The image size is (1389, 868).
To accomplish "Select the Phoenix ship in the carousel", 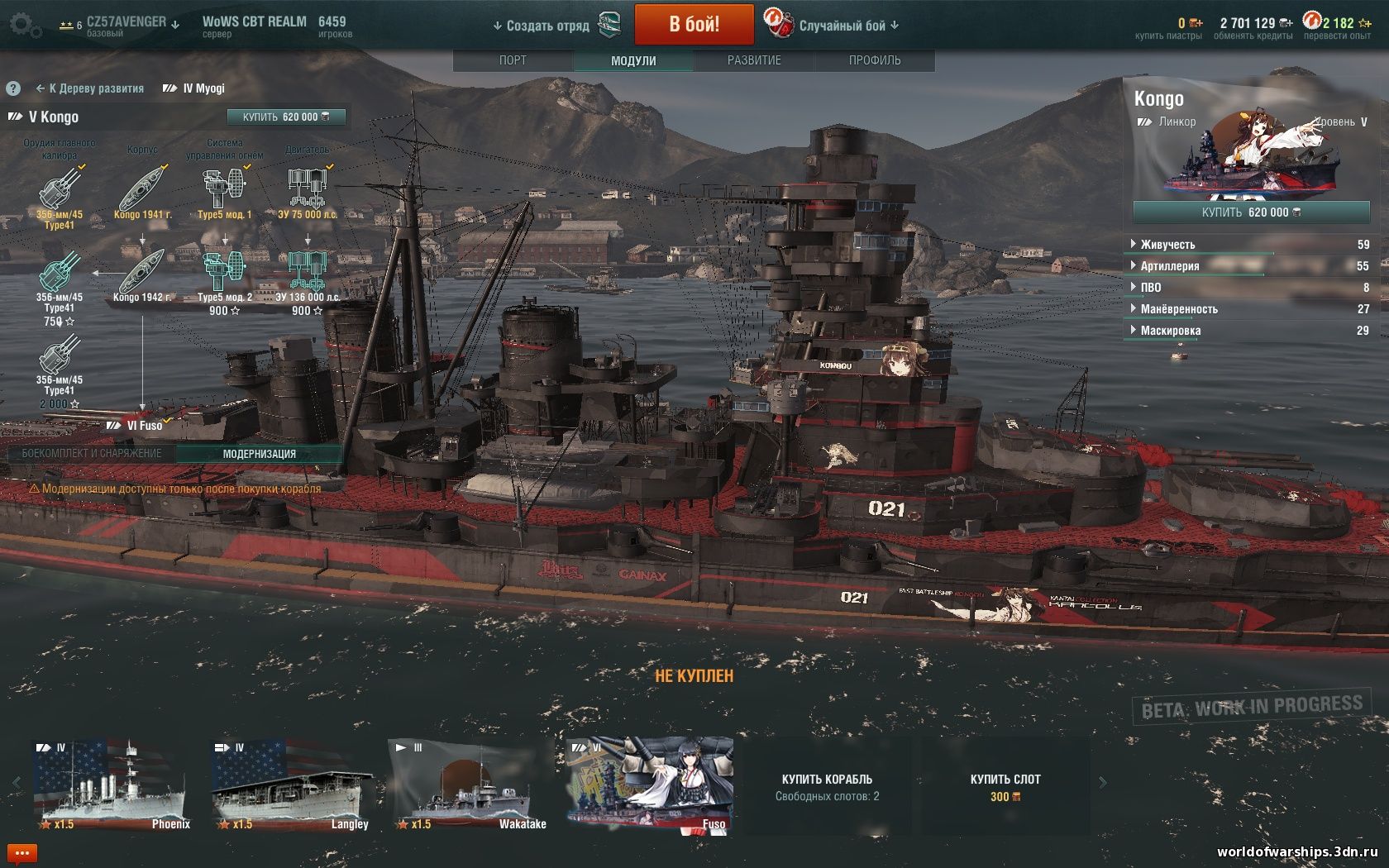I will pos(112,785).
